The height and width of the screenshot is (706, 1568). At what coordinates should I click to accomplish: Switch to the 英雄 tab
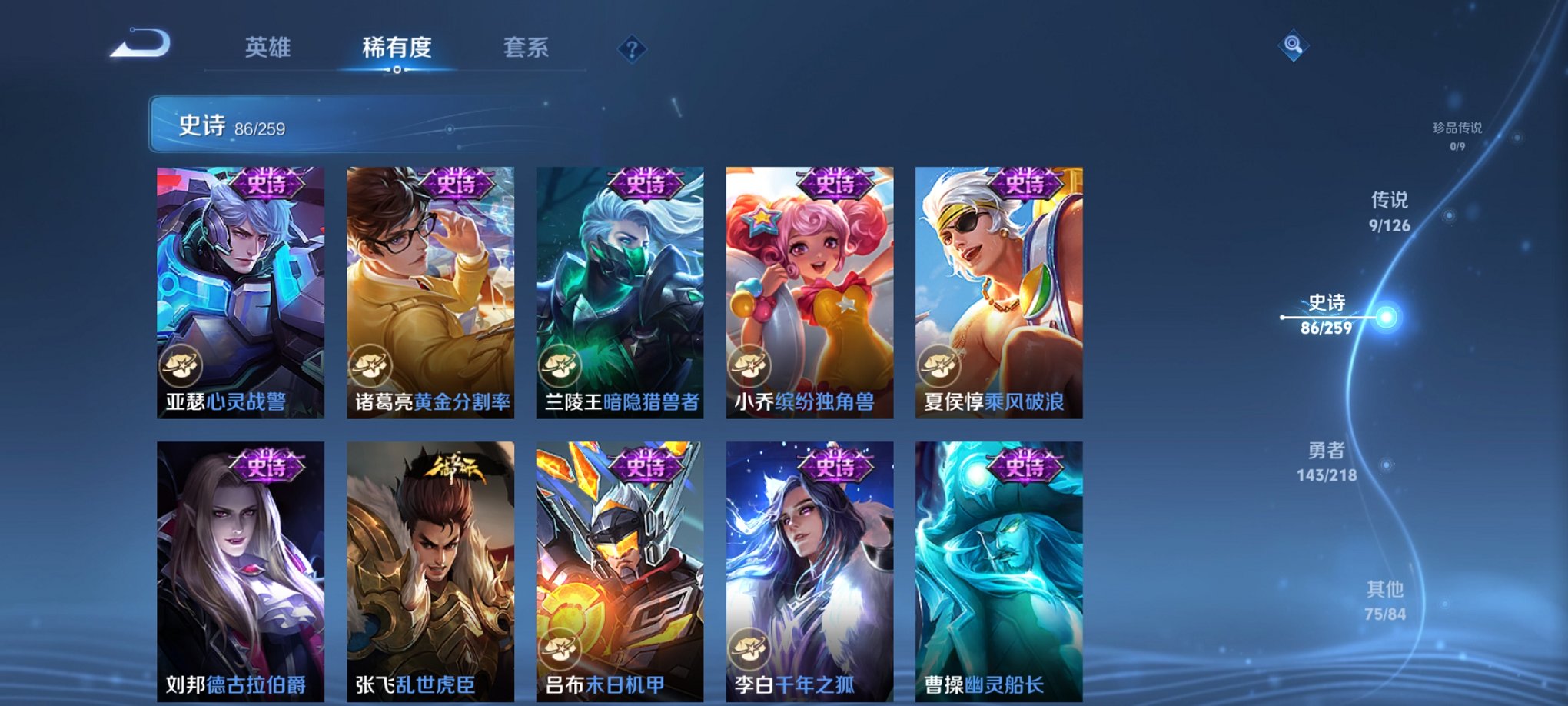click(x=267, y=48)
